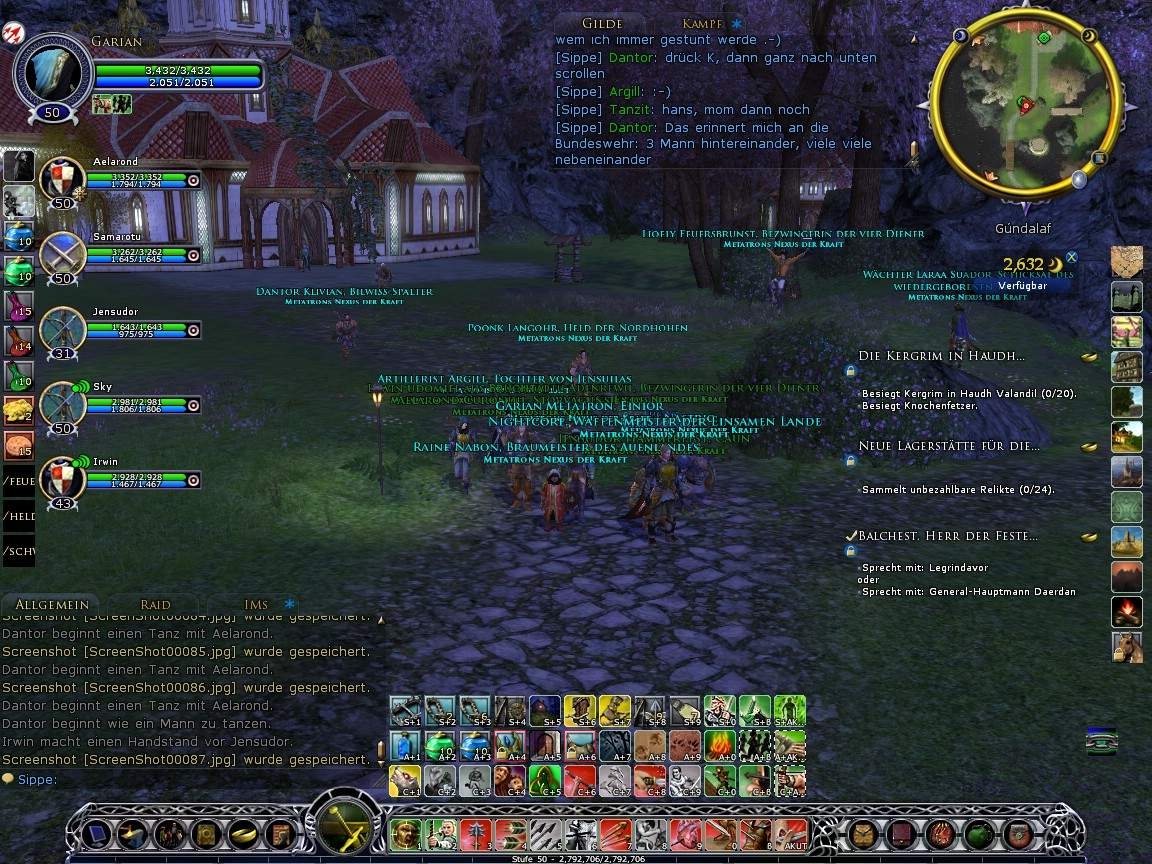
Task: Open the tracked quest 'Neue Lagerstätte für die...'
Action: 949,446
